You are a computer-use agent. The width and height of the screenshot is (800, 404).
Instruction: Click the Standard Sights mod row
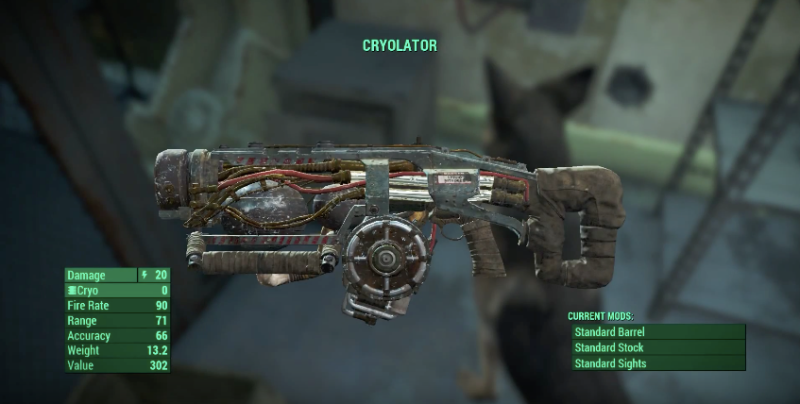657,364
